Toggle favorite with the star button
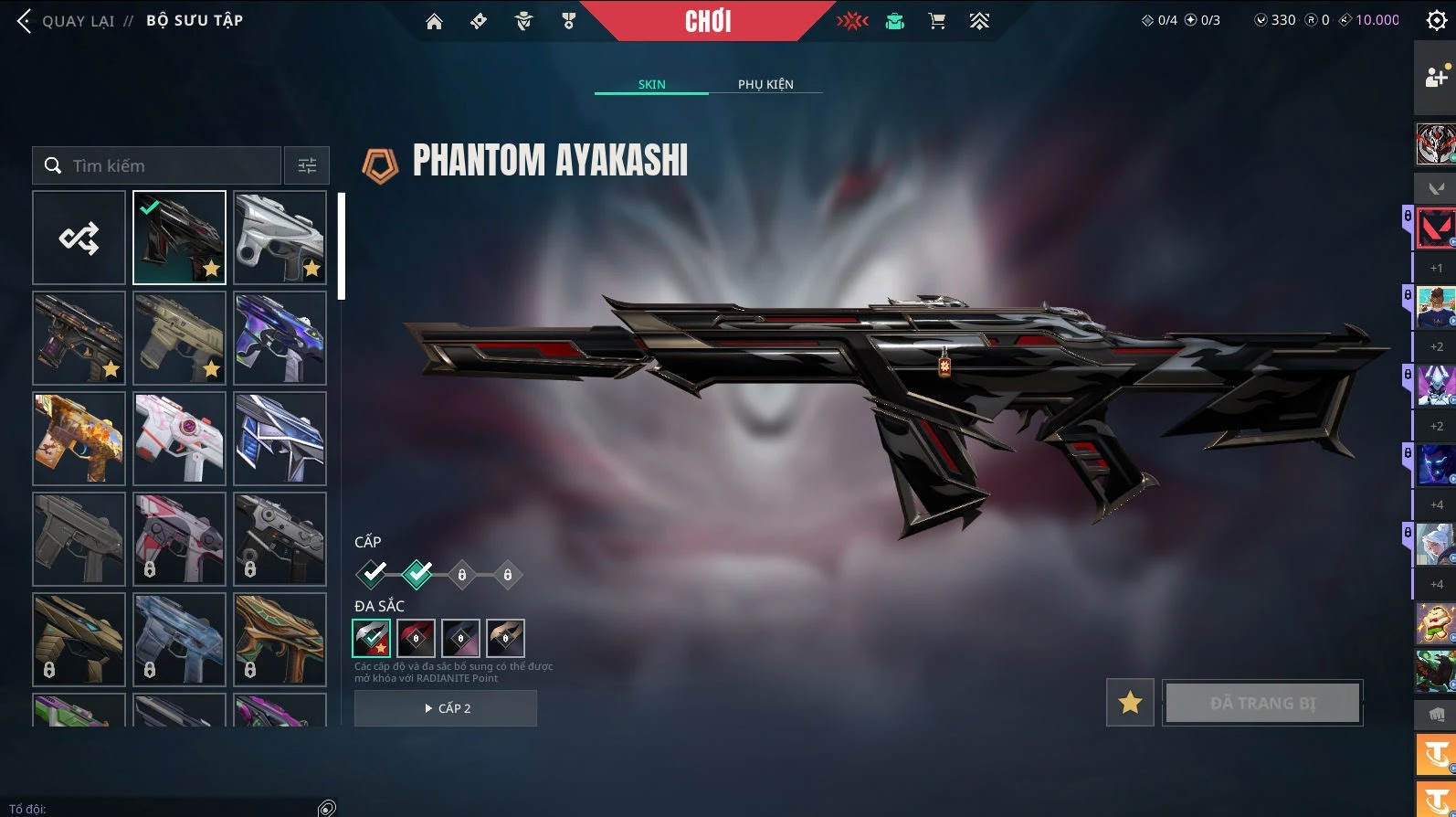 click(x=1130, y=702)
